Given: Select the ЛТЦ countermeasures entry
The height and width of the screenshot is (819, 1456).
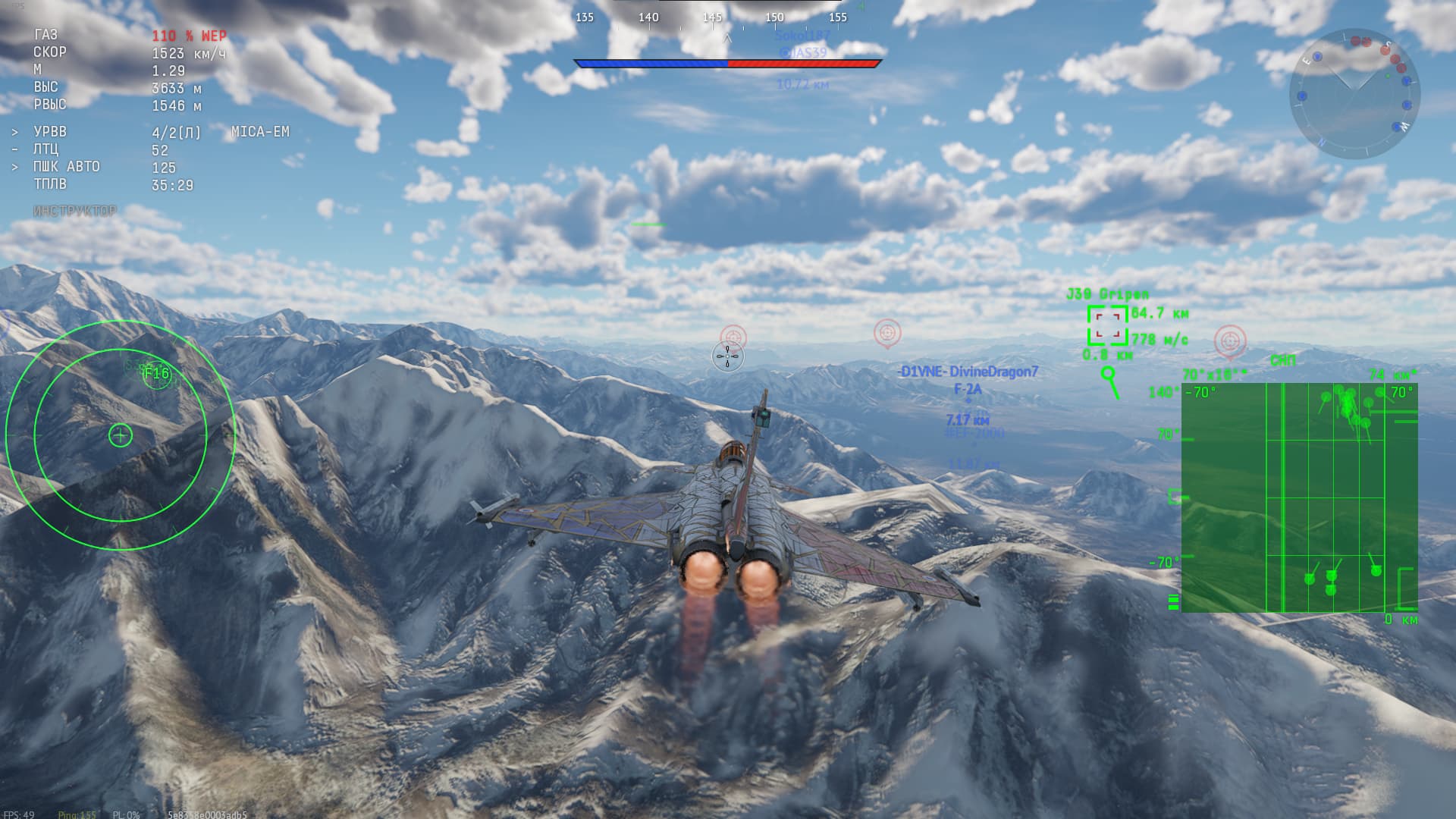Looking at the screenshot, I should pyautogui.click(x=46, y=149).
